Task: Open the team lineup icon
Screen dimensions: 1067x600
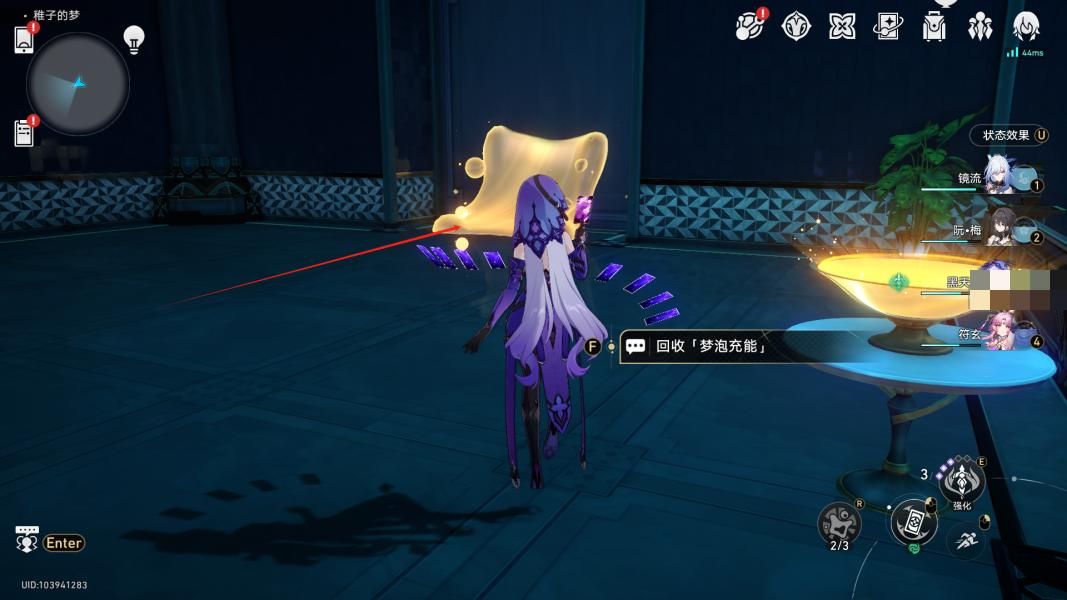Action: [980, 26]
